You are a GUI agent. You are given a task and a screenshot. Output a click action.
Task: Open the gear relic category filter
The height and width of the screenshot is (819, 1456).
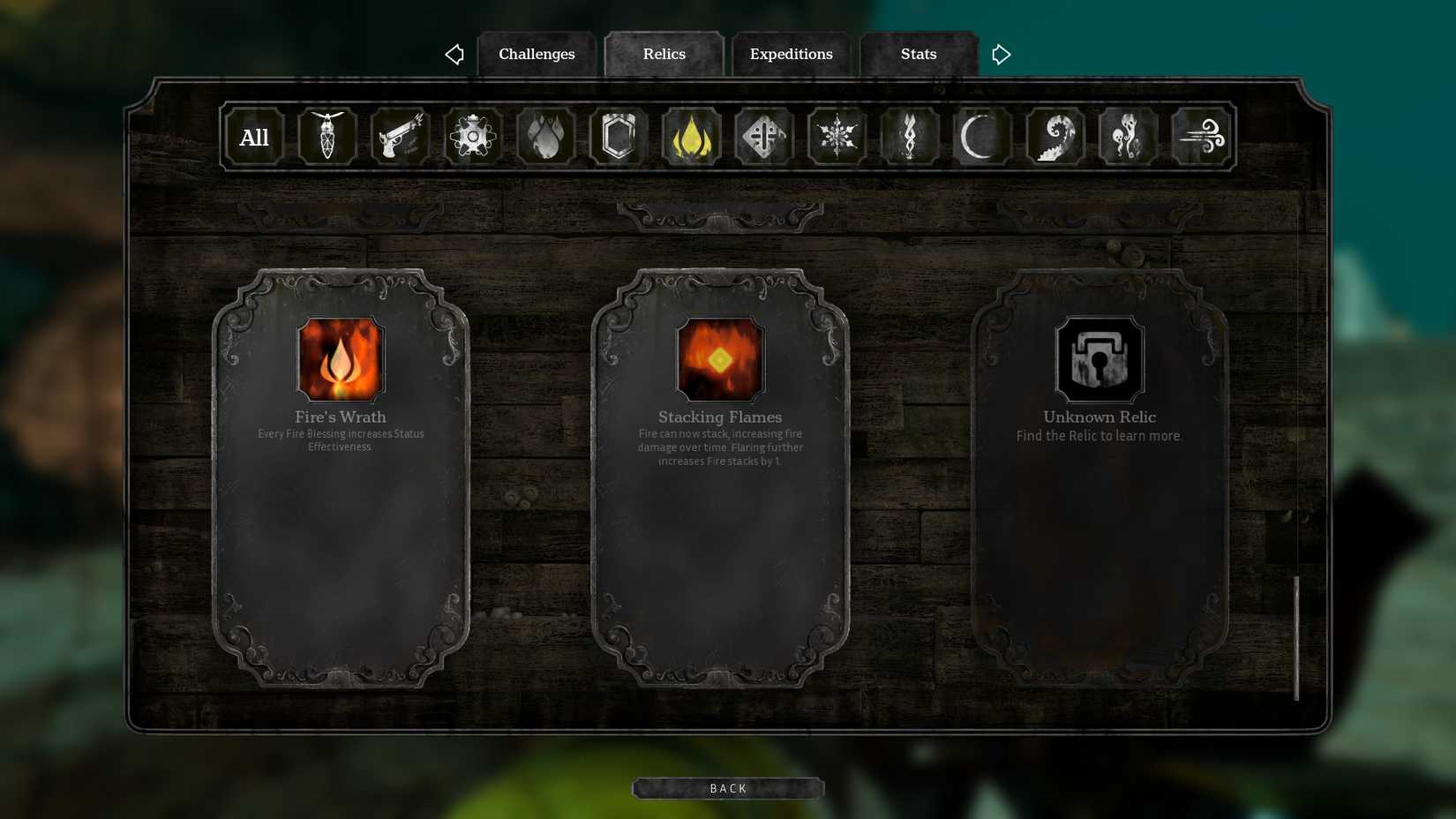pyautogui.click(x=473, y=136)
